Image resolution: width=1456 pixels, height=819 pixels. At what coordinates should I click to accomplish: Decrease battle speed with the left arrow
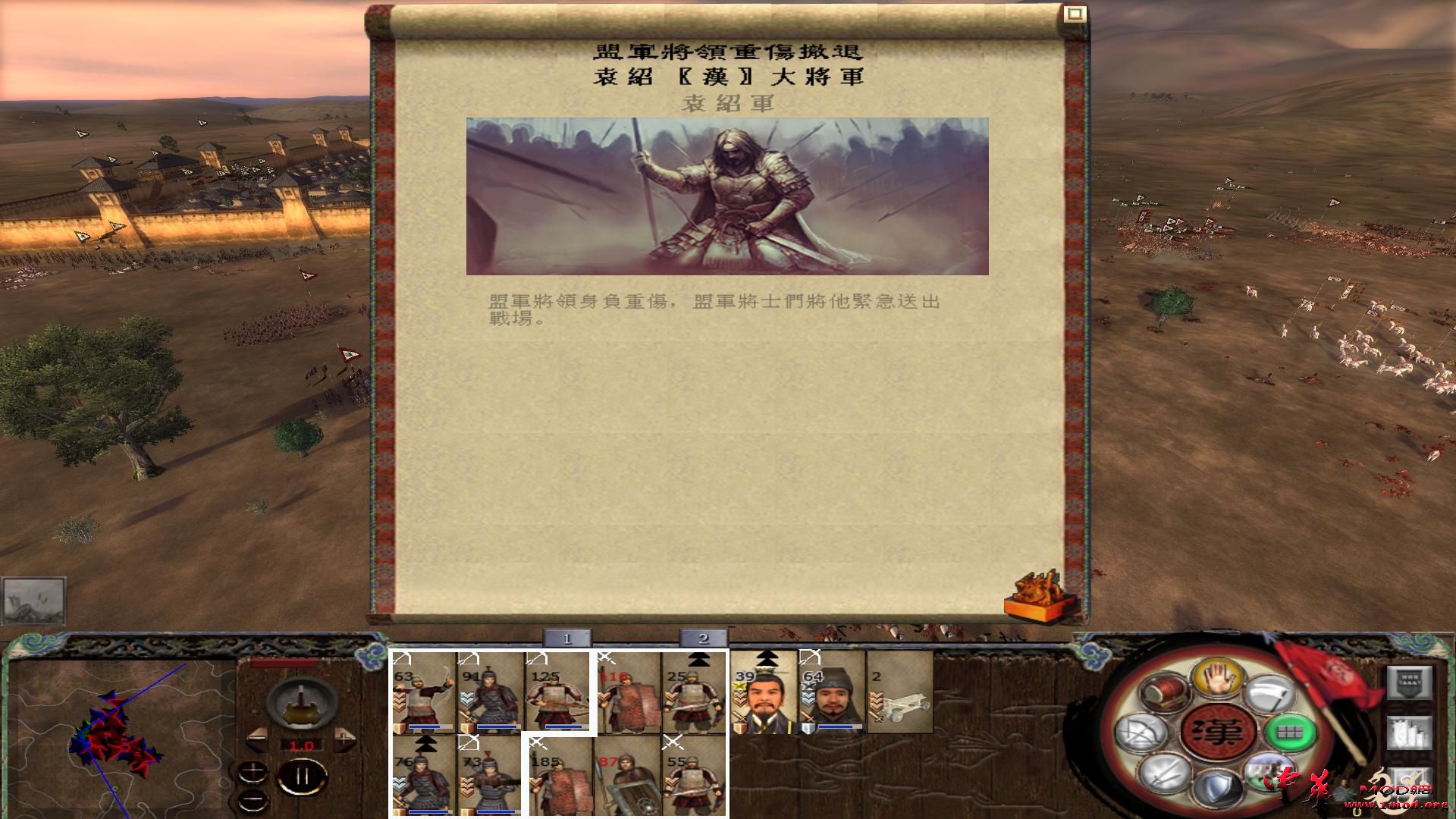click(257, 739)
